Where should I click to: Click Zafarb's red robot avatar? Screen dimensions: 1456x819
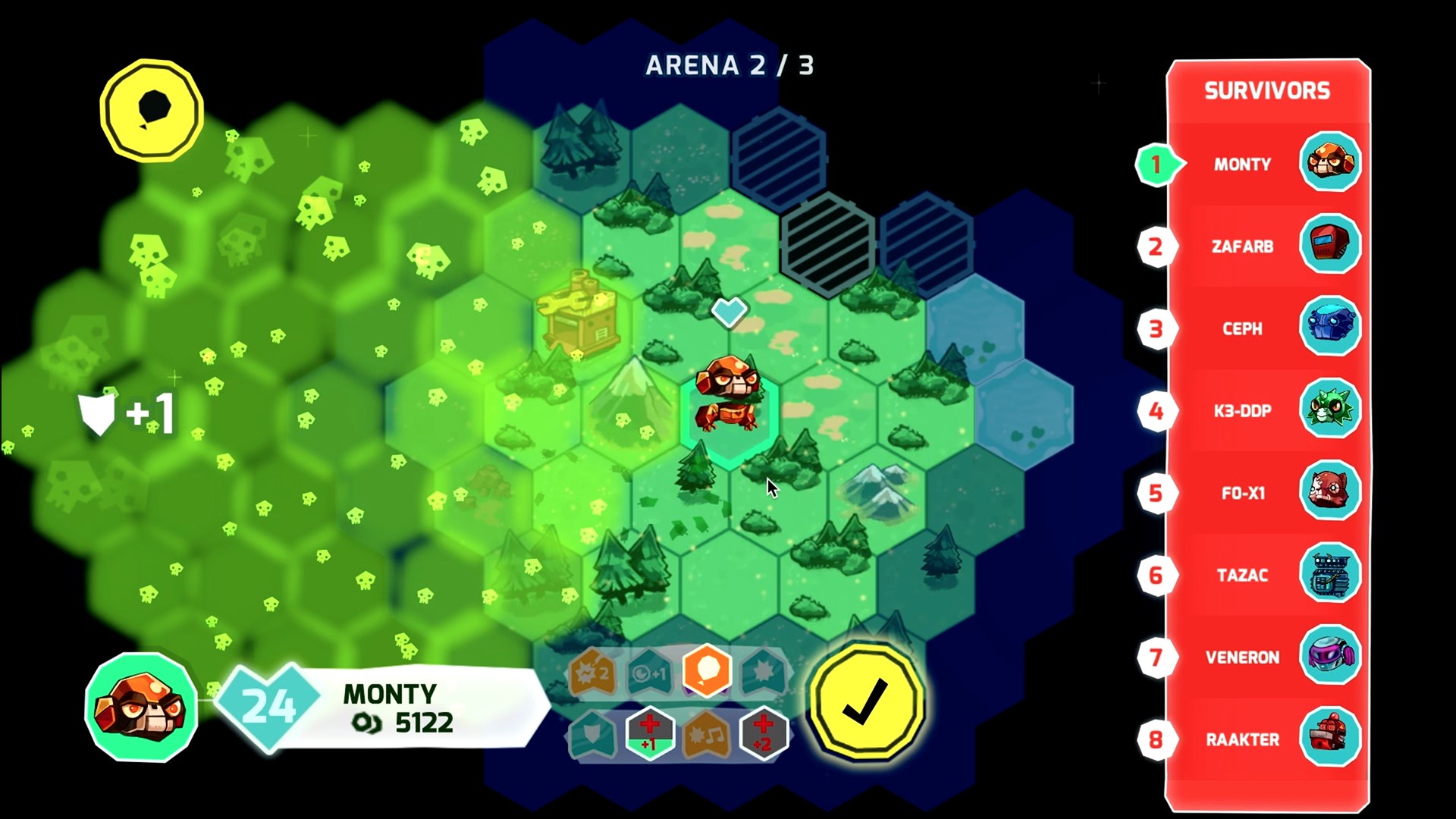1331,246
